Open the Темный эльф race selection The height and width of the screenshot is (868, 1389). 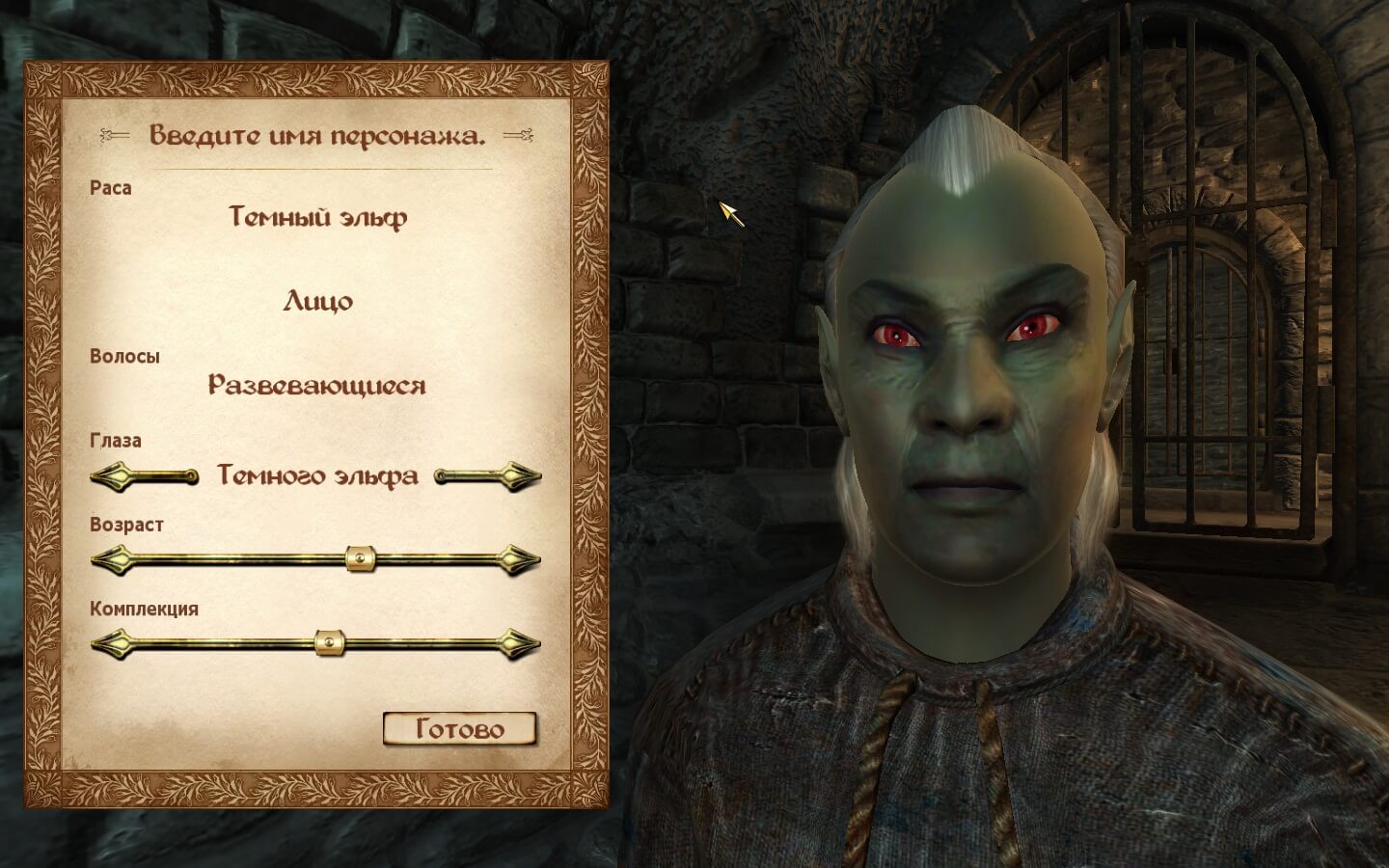point(317,217)
